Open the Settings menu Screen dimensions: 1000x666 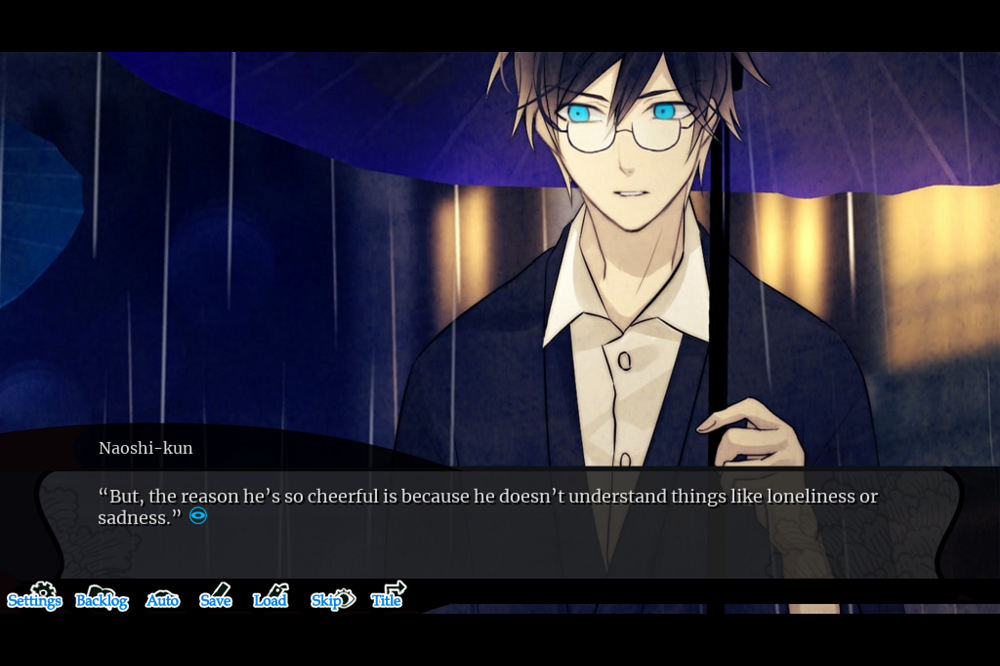[35, 597]
